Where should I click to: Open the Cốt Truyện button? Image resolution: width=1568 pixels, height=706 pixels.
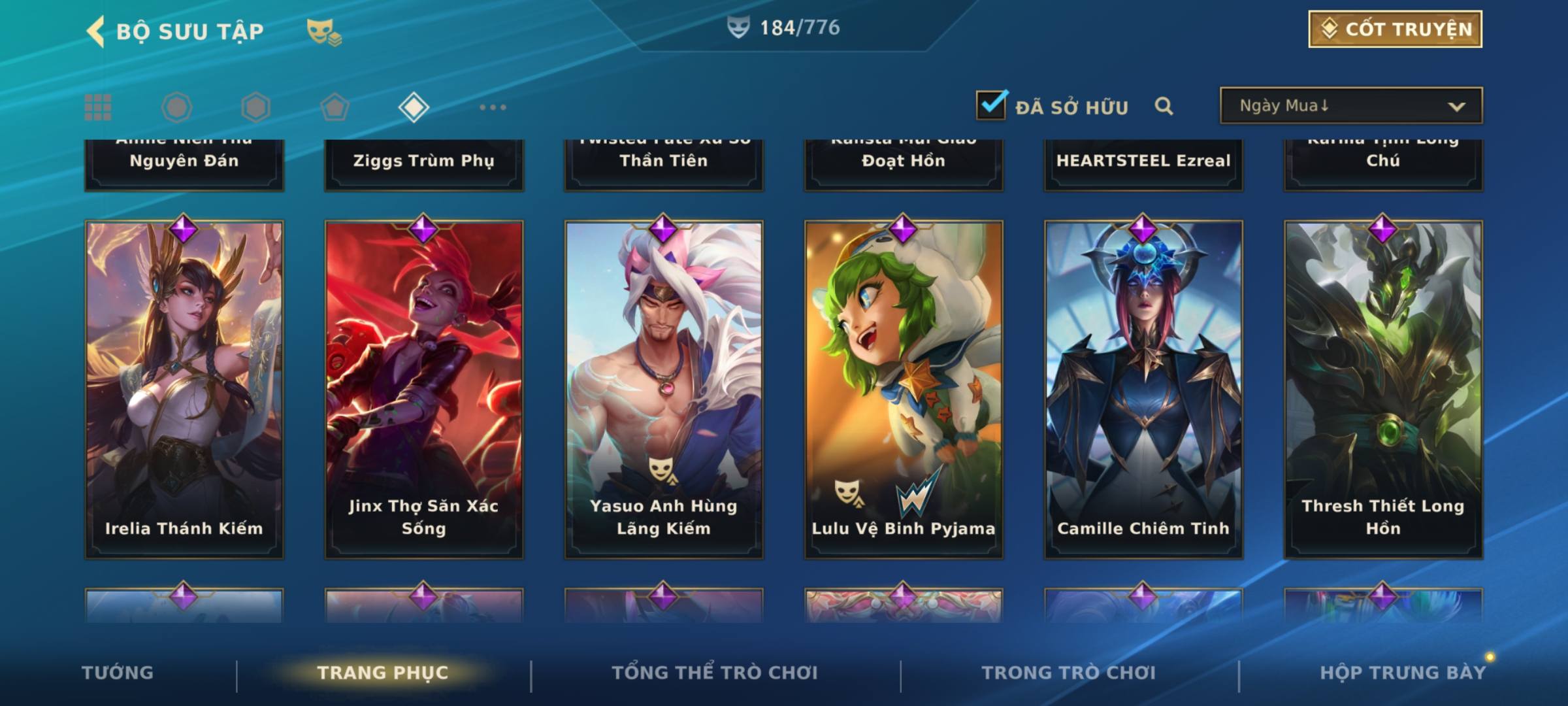(x=1394, y=29)
